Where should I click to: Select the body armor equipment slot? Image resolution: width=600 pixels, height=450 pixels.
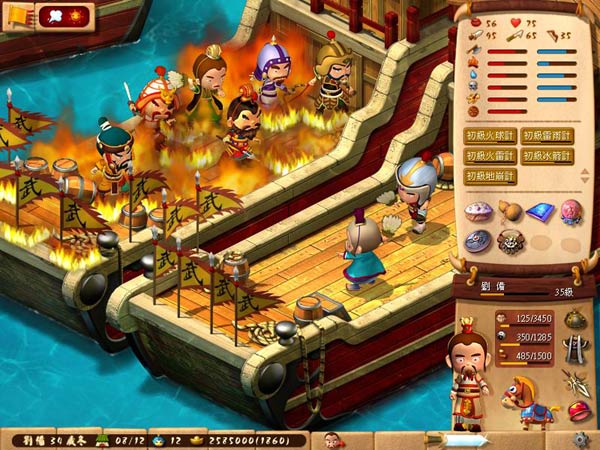[x=577, y=348]
